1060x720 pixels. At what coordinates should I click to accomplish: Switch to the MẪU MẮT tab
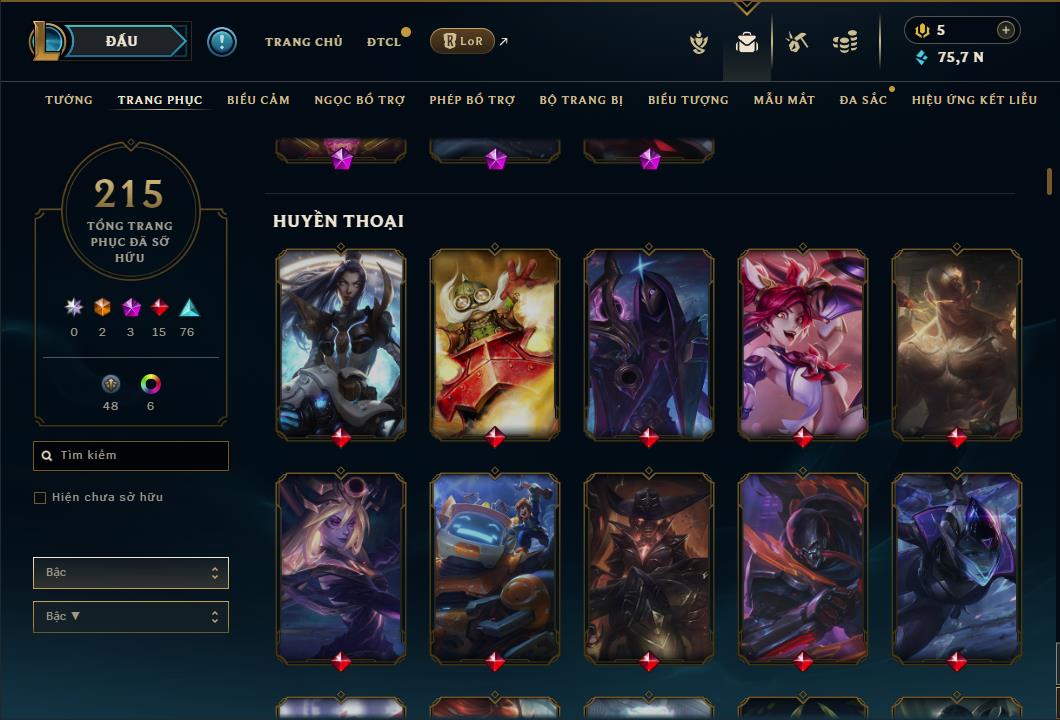784,100
